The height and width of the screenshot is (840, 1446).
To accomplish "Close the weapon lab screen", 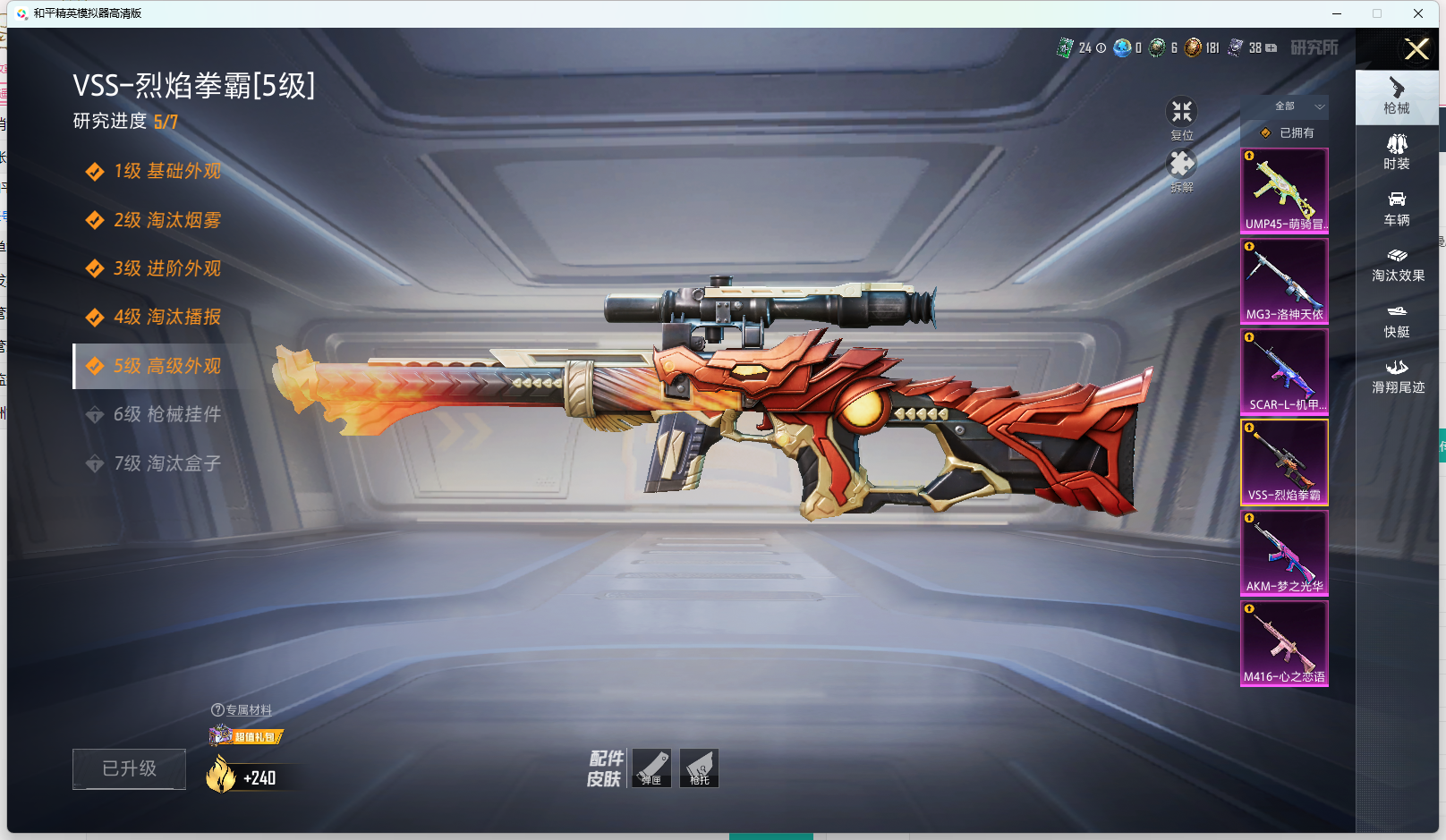I will point(1416,49).
